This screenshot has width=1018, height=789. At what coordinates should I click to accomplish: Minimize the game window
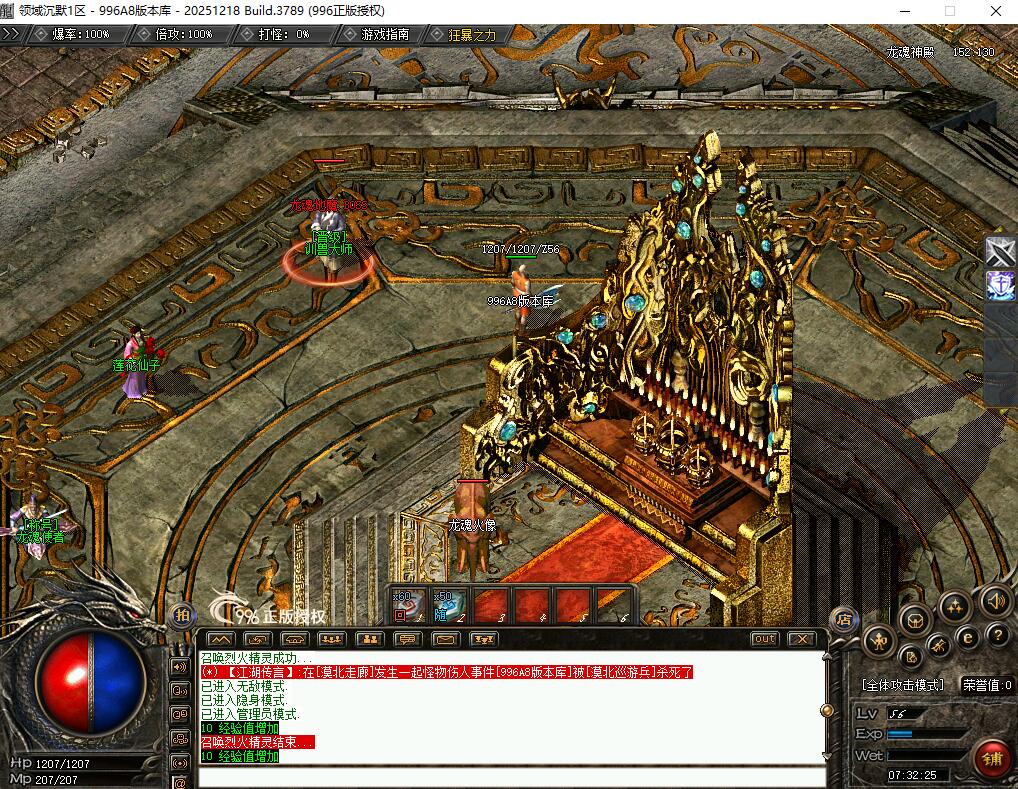904,11
